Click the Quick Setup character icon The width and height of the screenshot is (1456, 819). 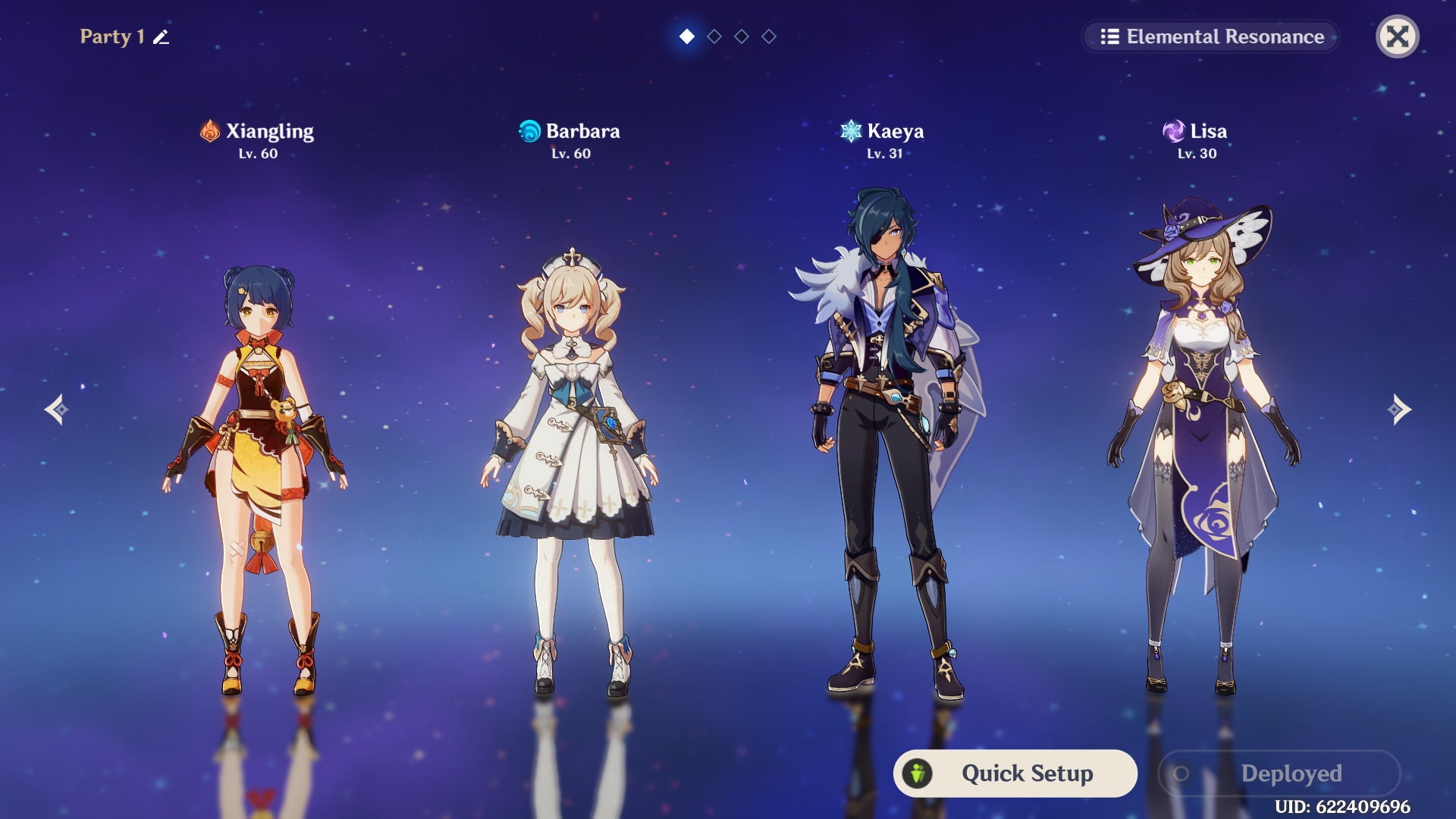coord(916,773)
